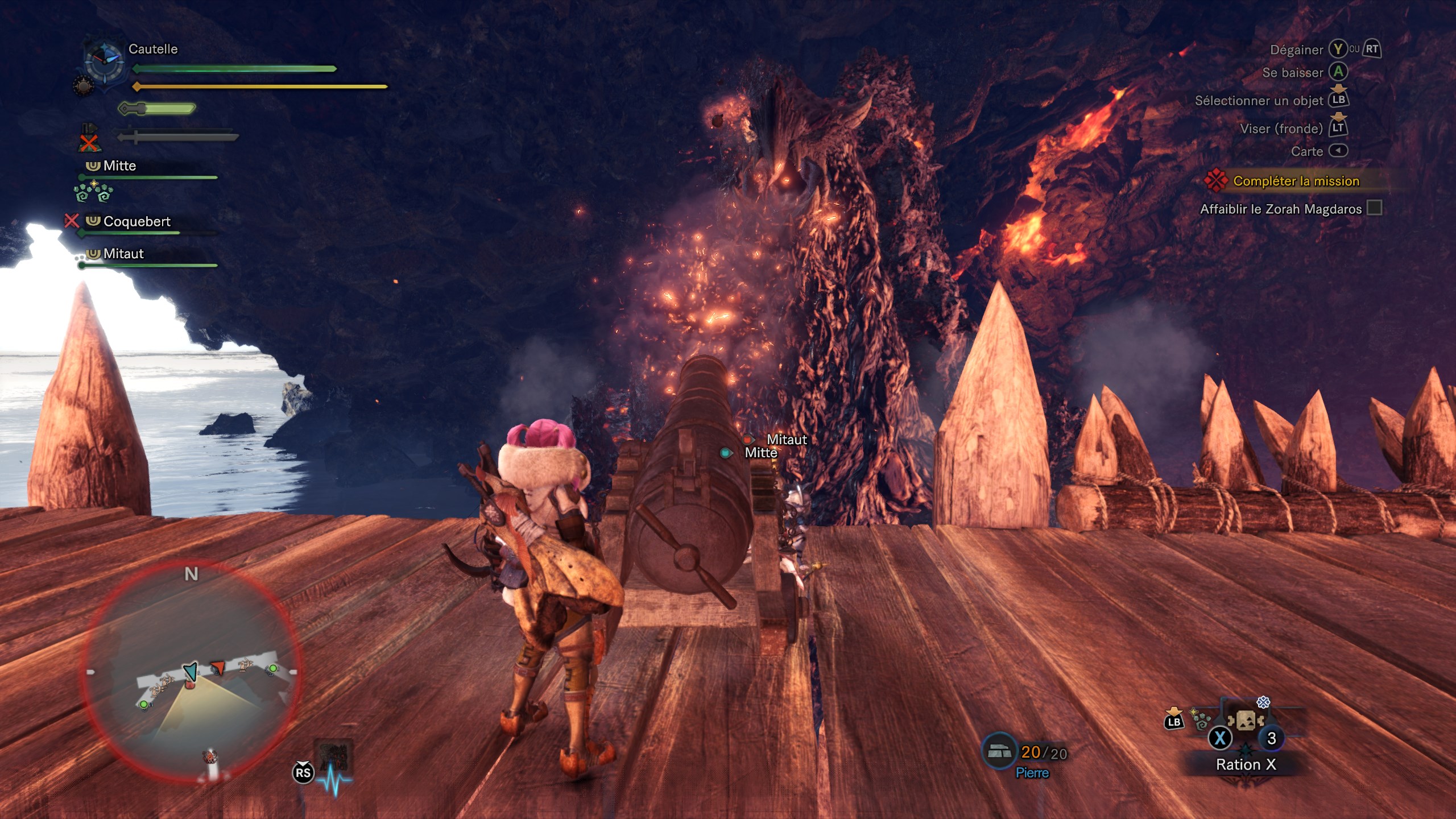The image size is (1456, 819).
Task: Select party member Coquebert in the list
Action: [136, 221]
